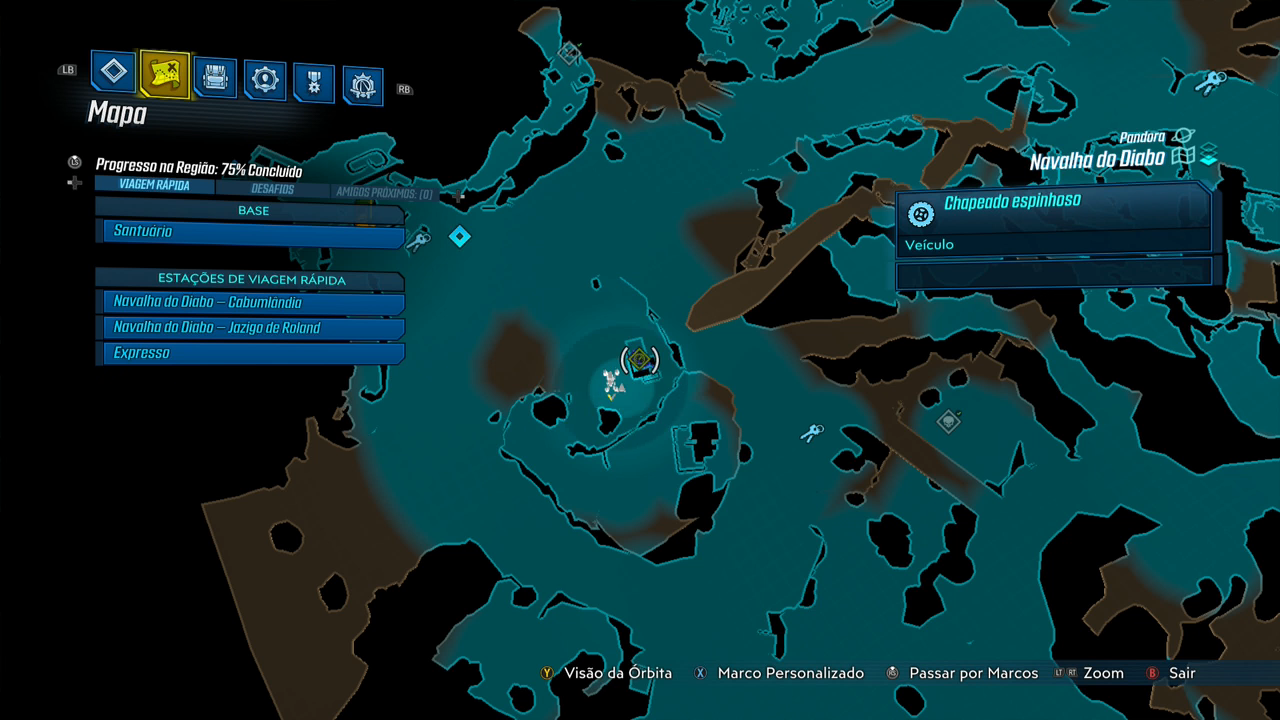Click the bracketed vehicle marker on map

pos(640,358)
